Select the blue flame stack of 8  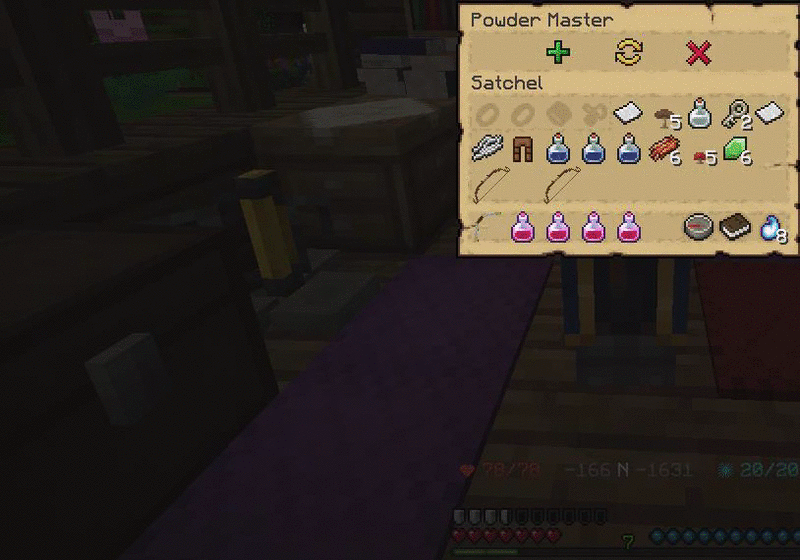click(x=770, y=227)
